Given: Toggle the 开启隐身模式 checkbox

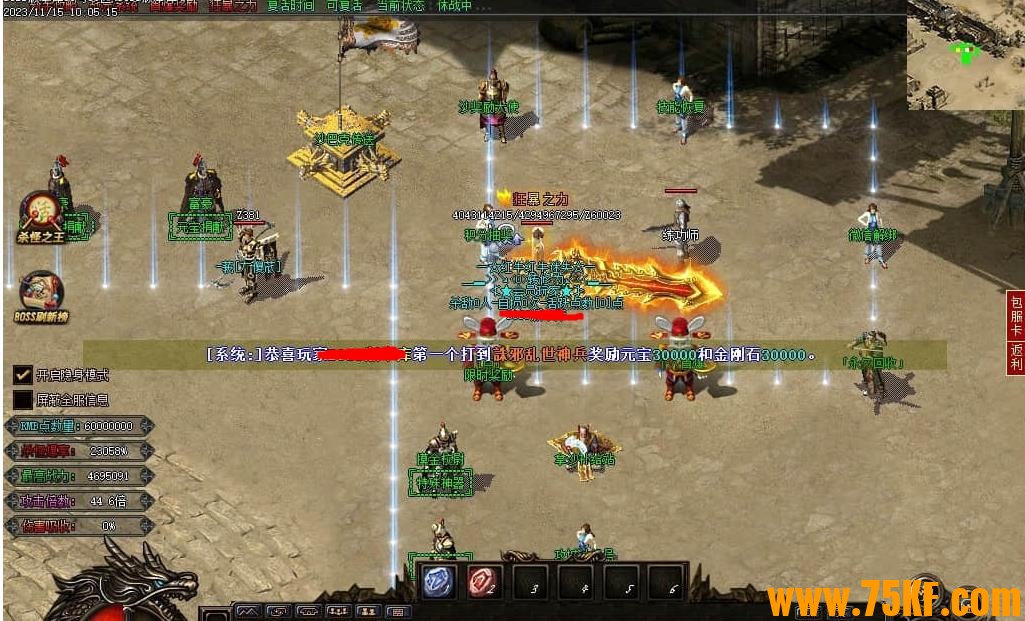Looking at the screenshot, I should point(22,375).
